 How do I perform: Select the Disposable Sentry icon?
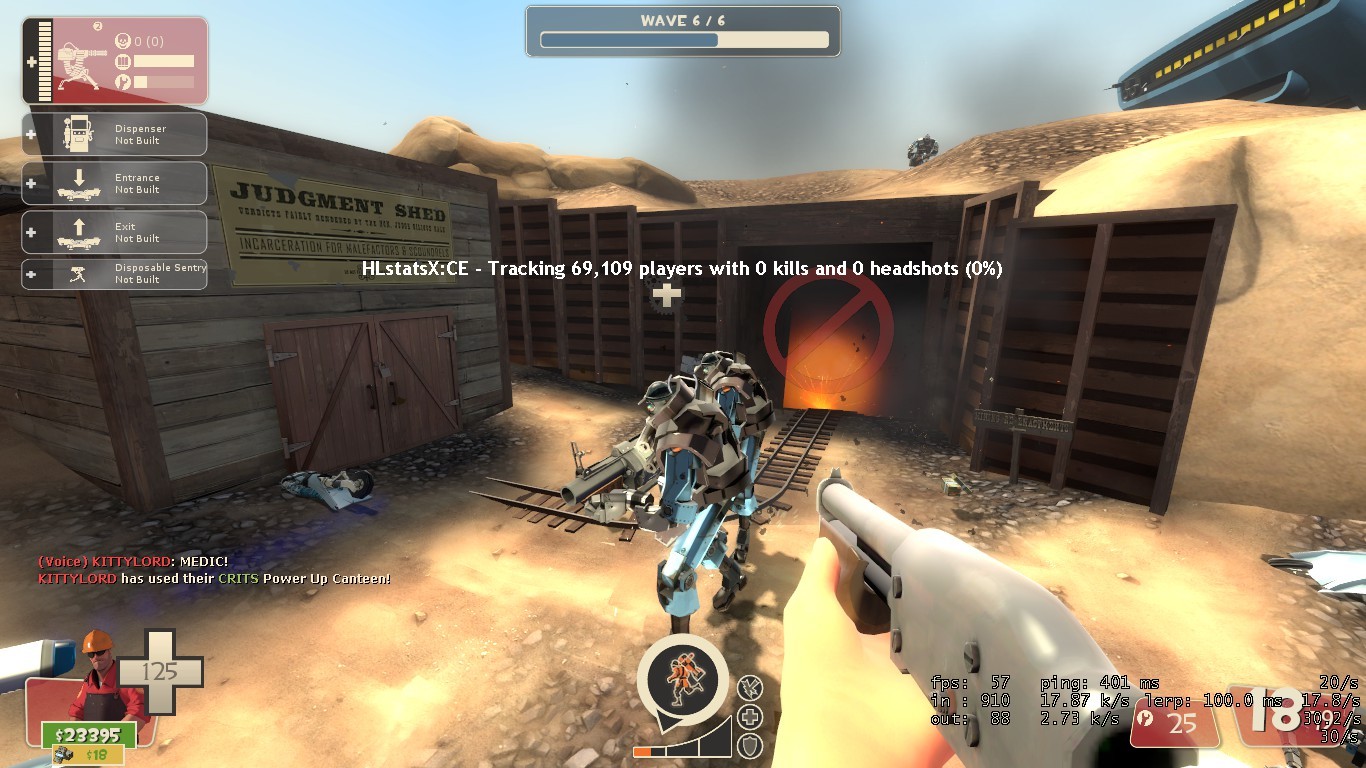(78, 273)
